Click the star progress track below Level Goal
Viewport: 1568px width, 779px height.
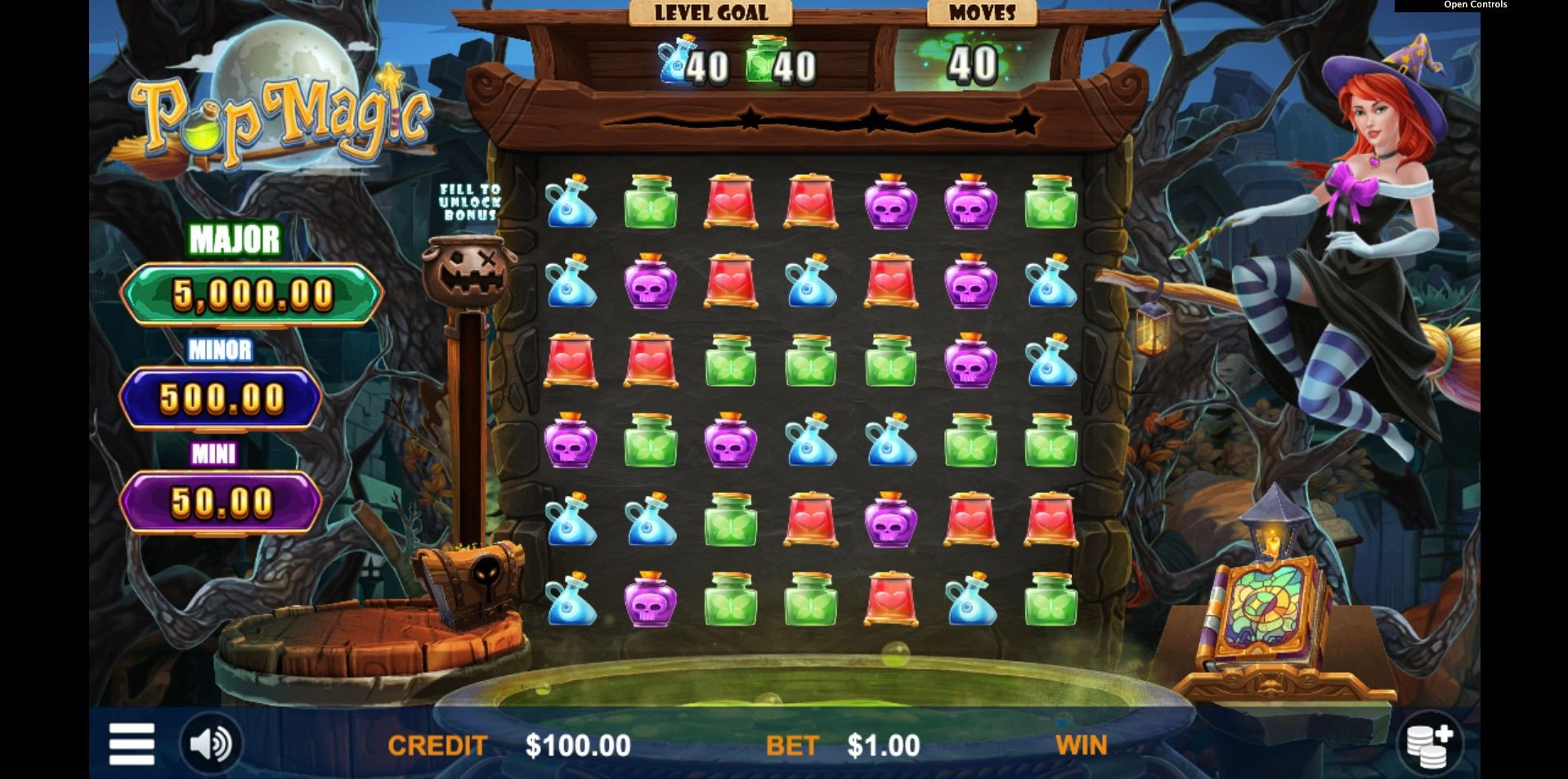[x=875, y=121]
